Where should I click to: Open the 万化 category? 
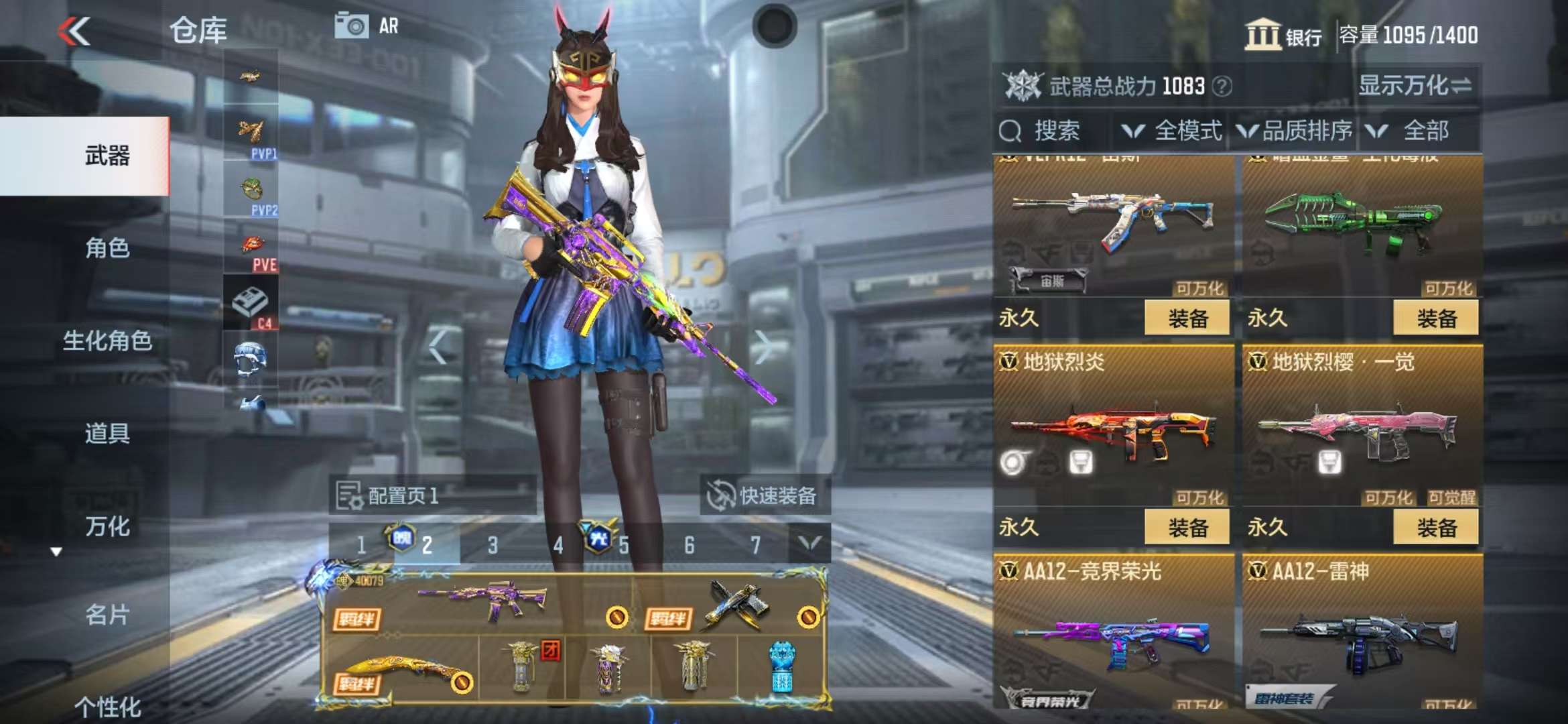(107, 526)
